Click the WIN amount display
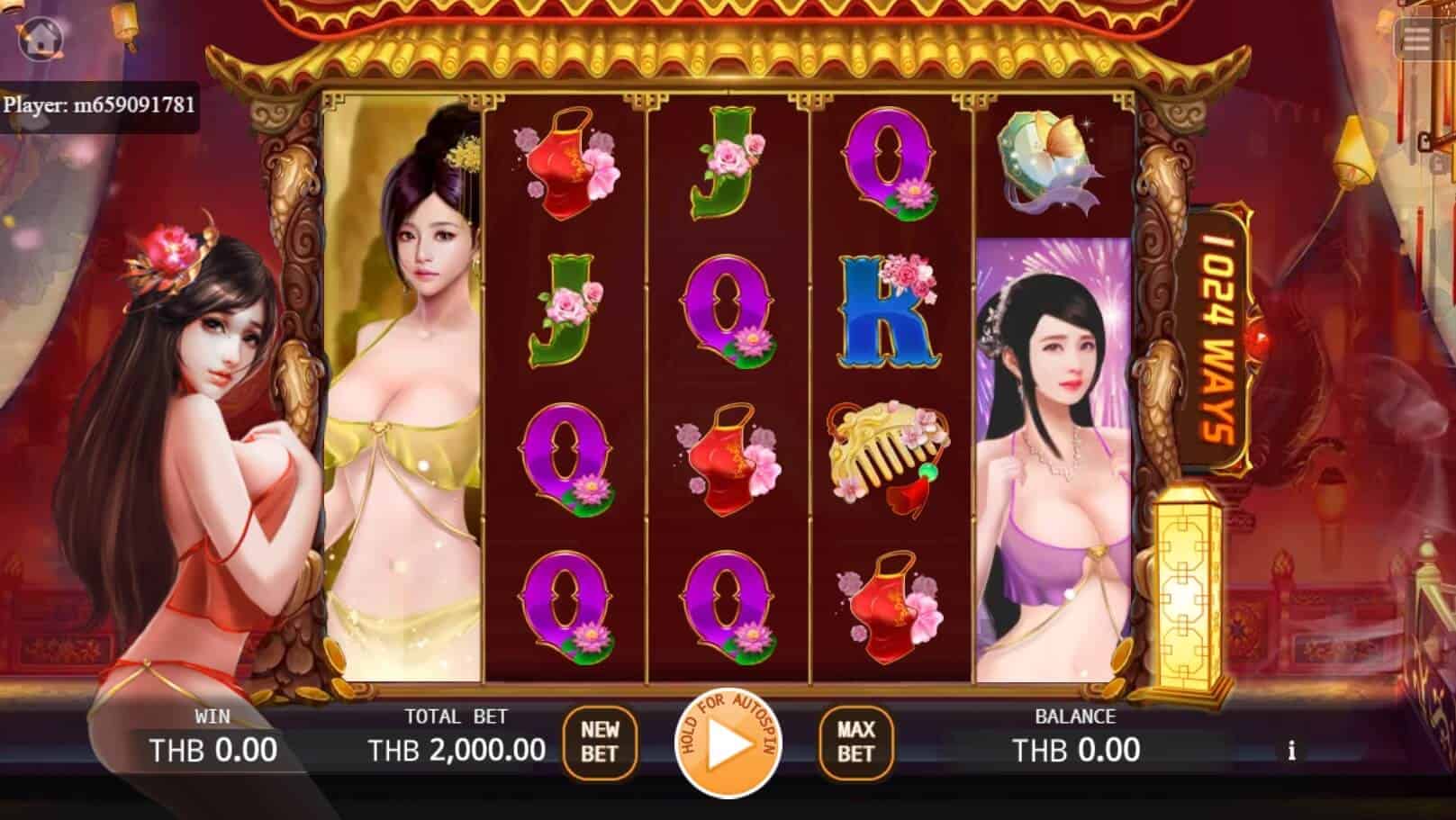 [212, 746]
